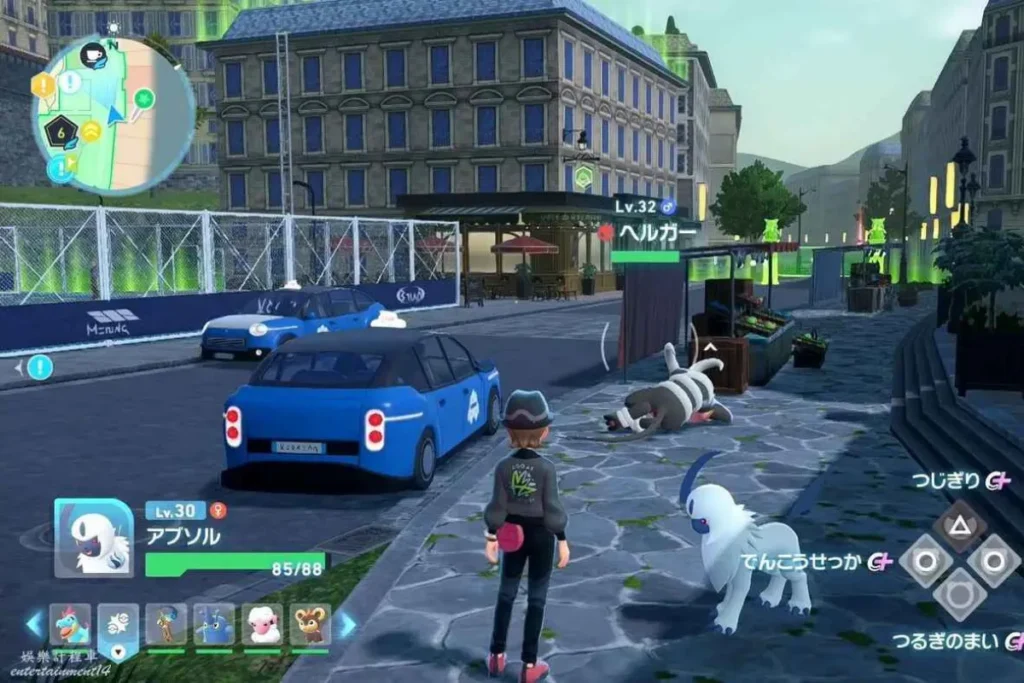The image size is (1024, 683).
Task: Click the party bar's left arrow
Action: pos(35,625)
